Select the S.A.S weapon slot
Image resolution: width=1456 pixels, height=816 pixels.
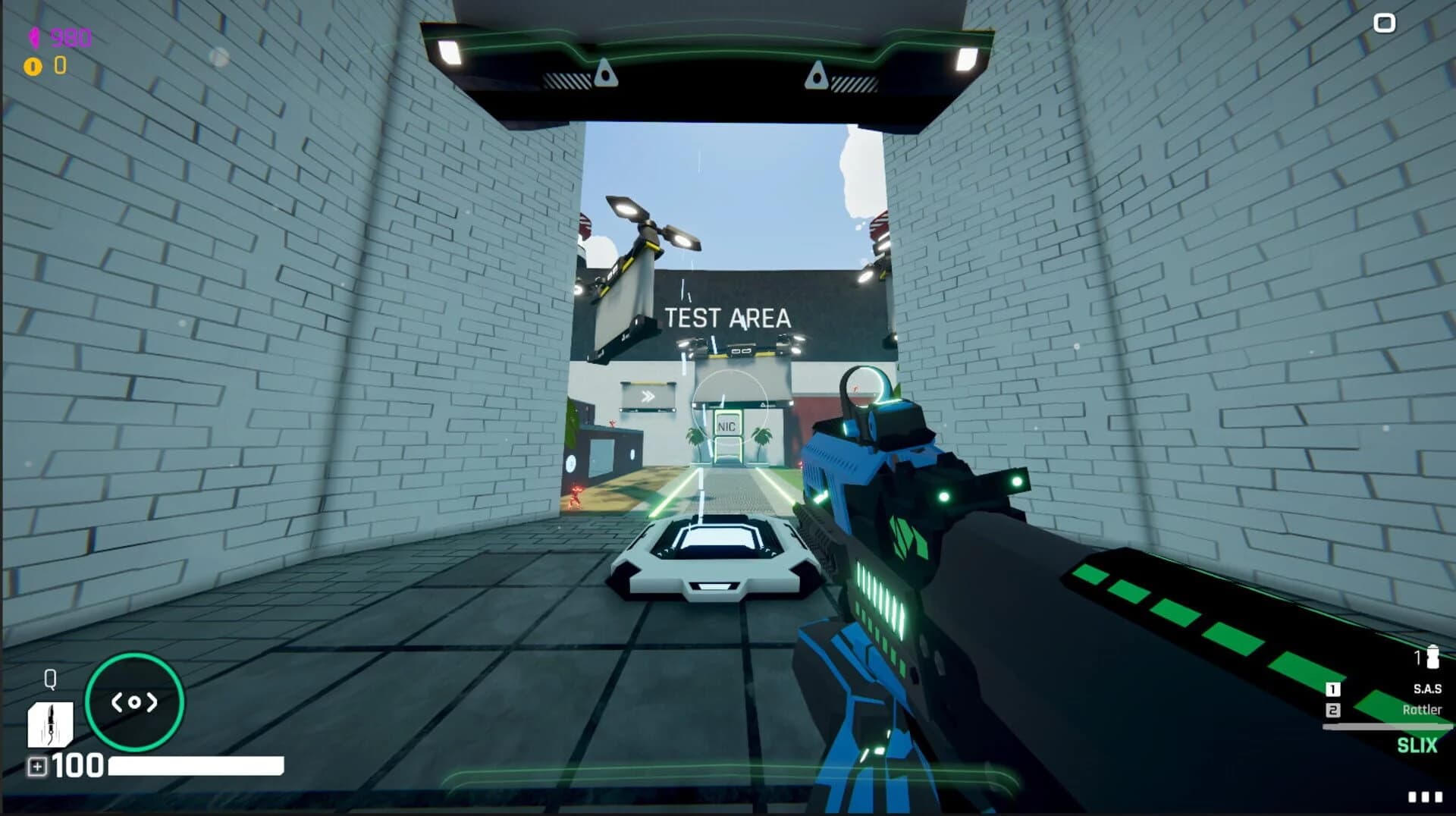pos(1426,689)
